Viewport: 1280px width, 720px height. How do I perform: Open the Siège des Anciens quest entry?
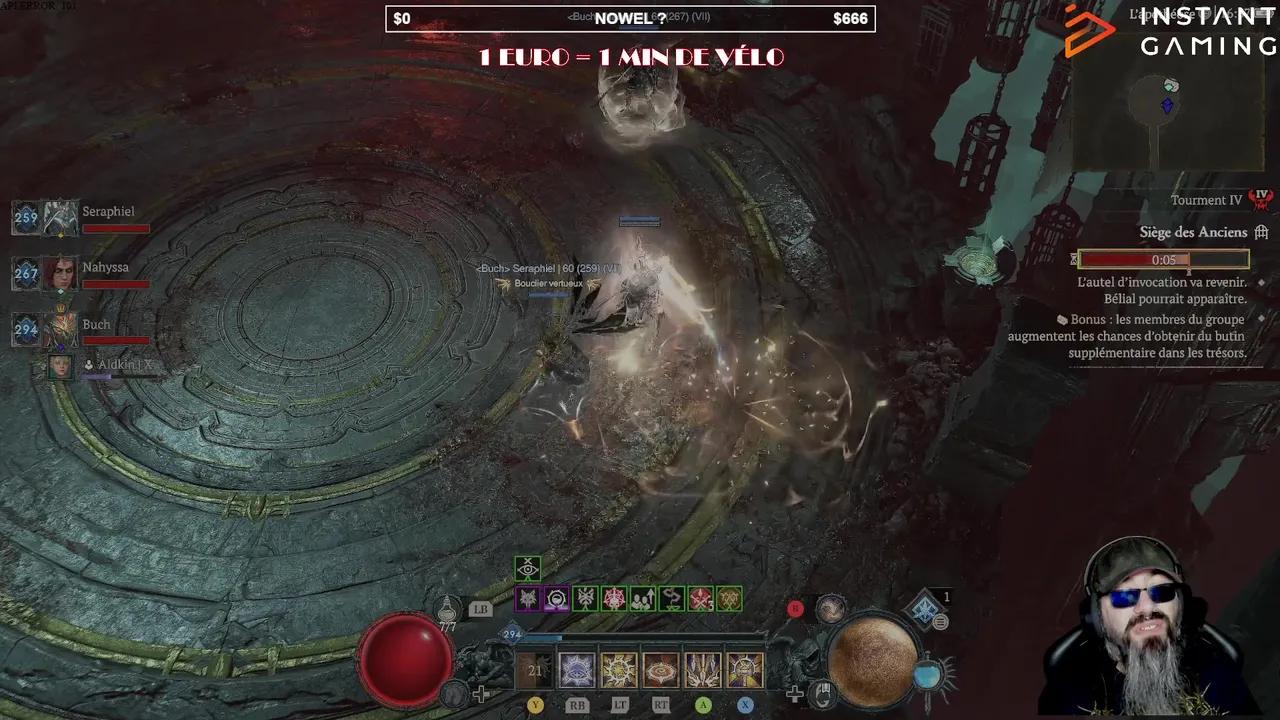coord(1192,231)
